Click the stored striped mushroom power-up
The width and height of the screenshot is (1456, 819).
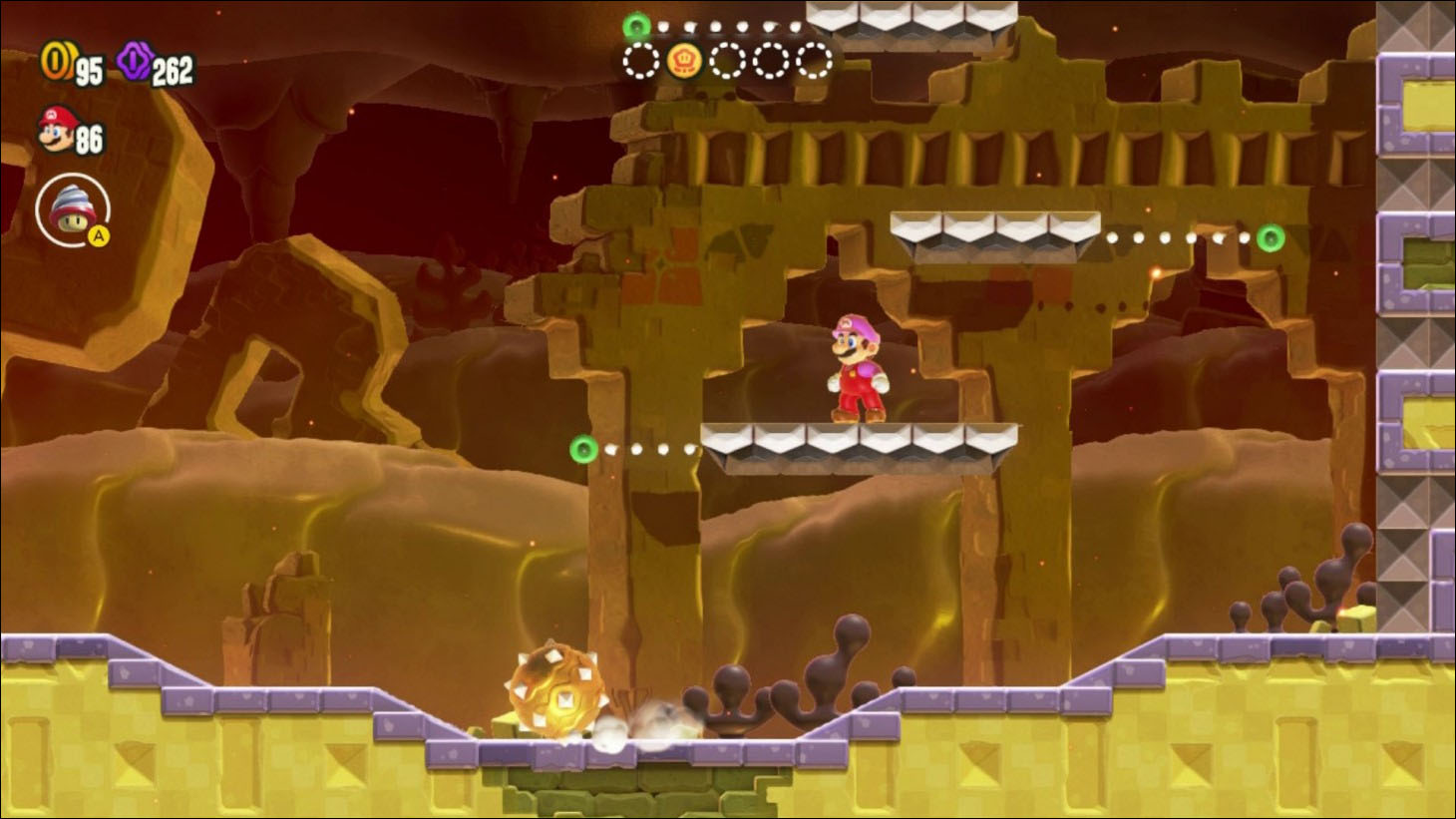point(74,210)
